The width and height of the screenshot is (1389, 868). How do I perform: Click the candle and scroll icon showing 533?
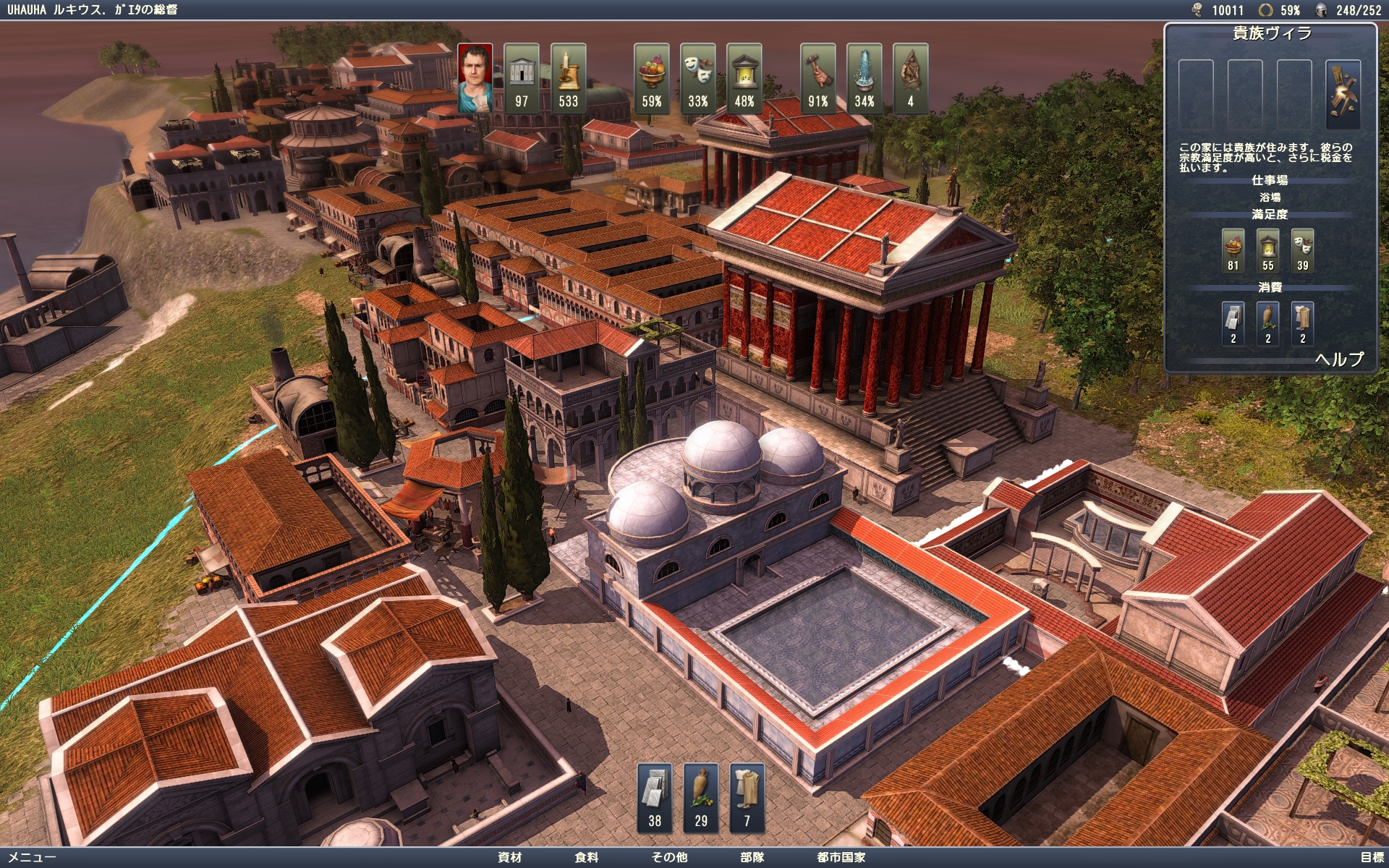(568, 78)
